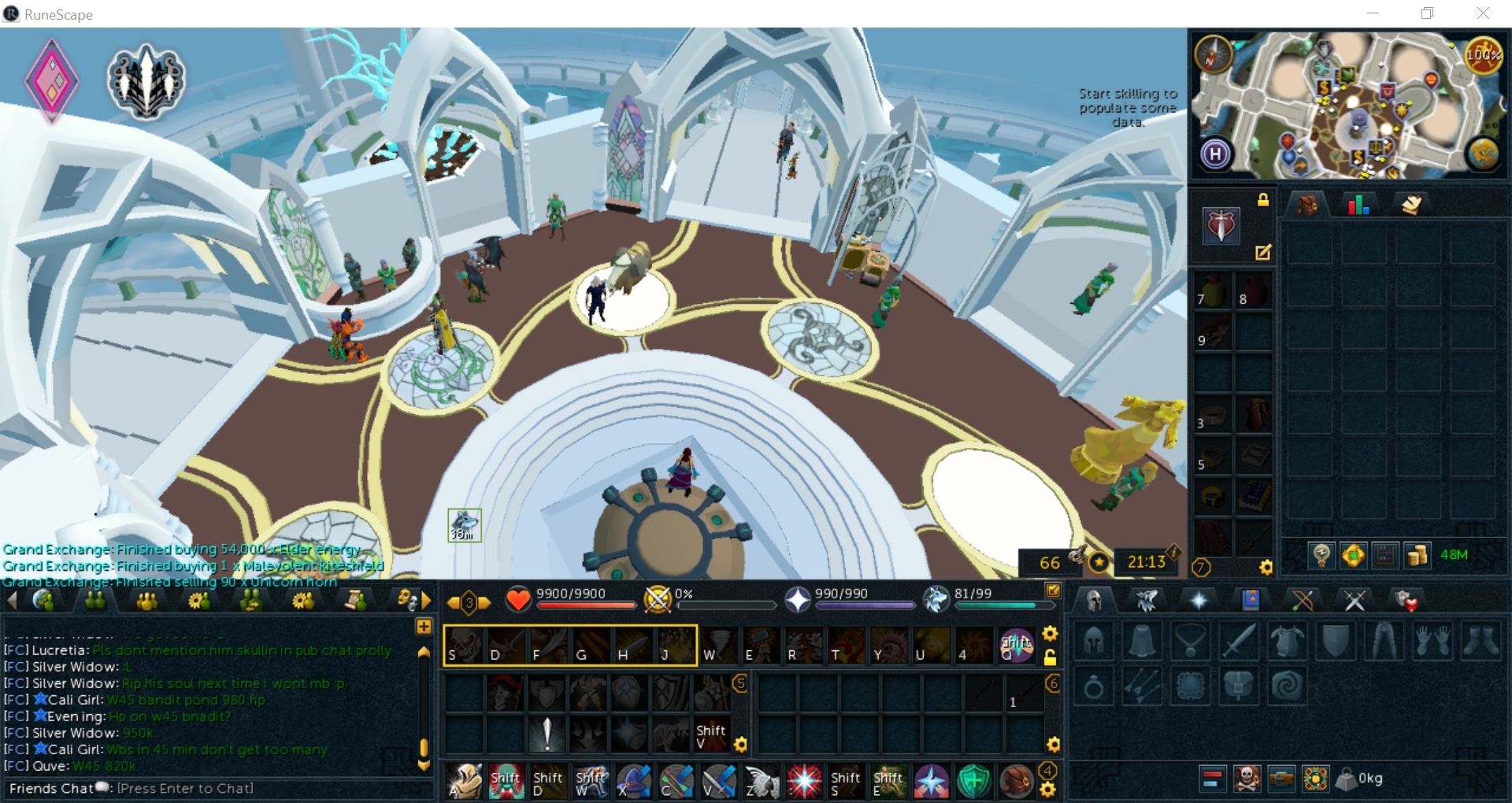The width and height of the screenshot is (1512, 803).
Task: Open the action bar settings gear
Action: point(1050,634)
